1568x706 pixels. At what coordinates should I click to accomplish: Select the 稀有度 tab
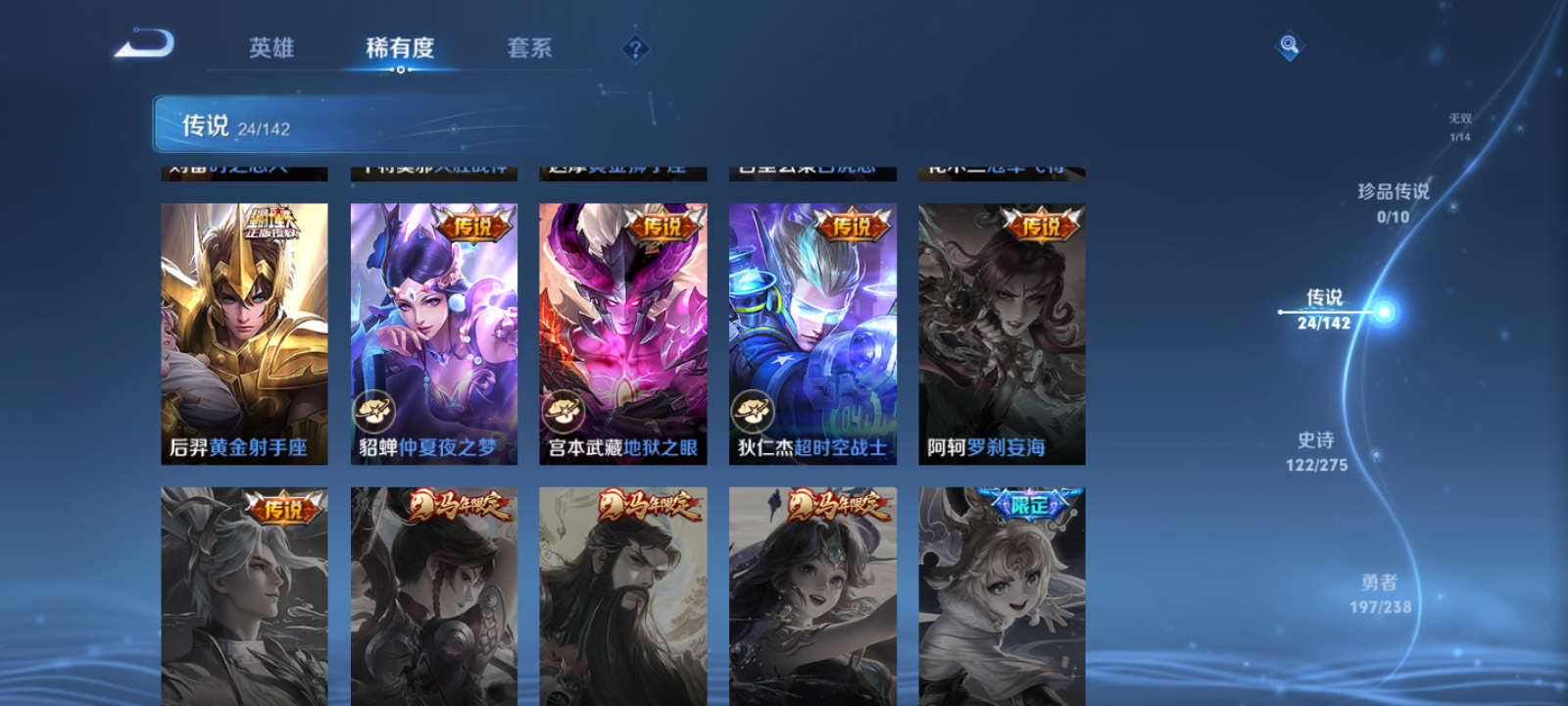[398, 47]
